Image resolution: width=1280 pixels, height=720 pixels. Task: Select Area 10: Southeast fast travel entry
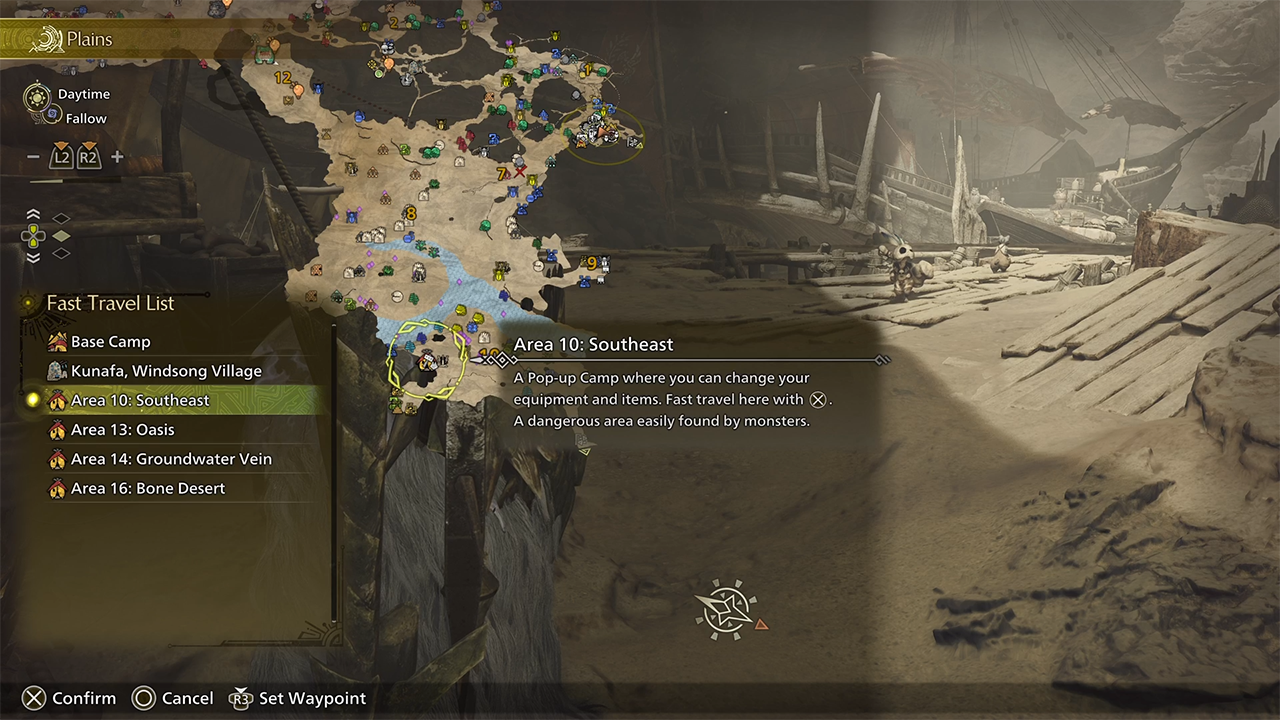[x=140, y=400]
